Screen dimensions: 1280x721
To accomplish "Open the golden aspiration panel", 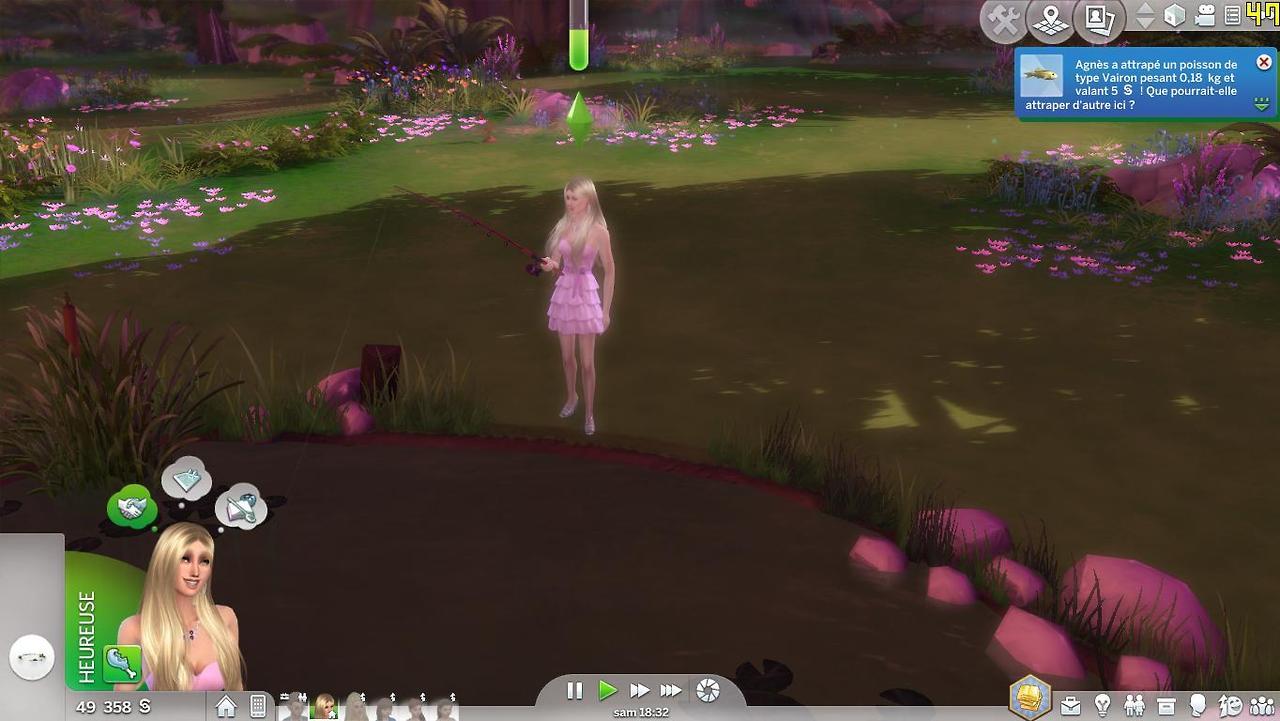I will pyautogui.click(x=1028, y=697).
